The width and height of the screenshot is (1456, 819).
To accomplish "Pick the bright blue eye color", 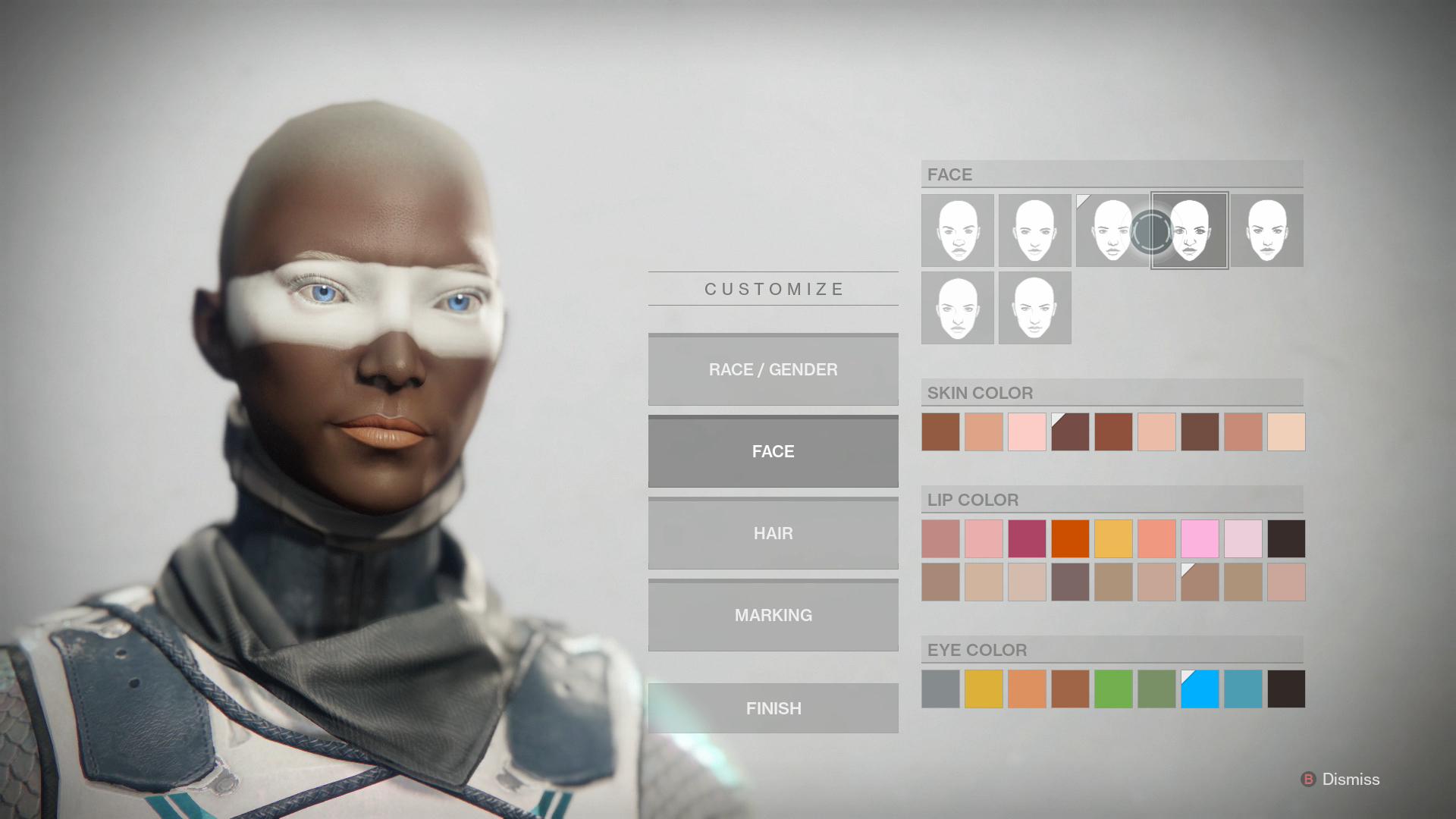I will click(x=1200, y=689).
